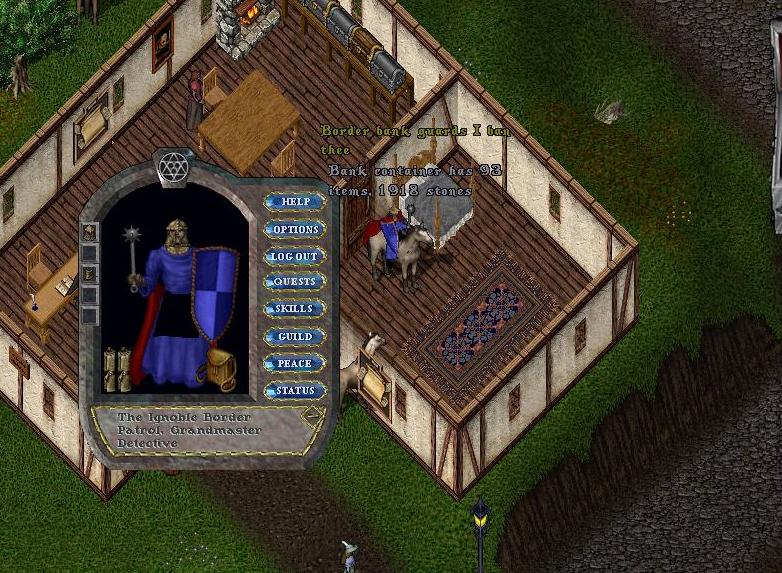The height and width of the screenshot is (573, 782).
Task: Click the diamond button beside the title text
Action: pyautogui.click(x=314, y=414)
